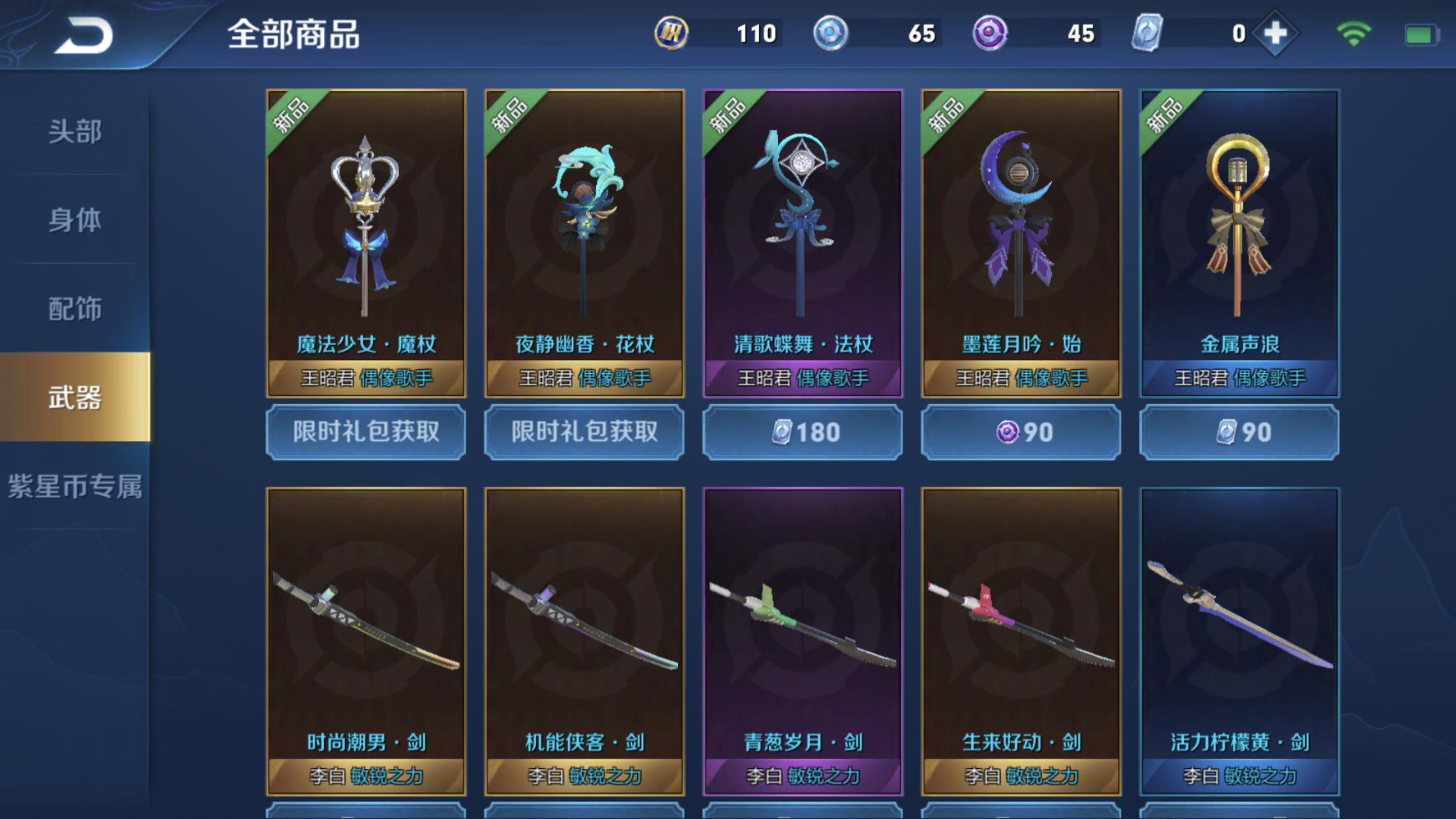Open the 生来好动·剑 sword card
1456x819 pixels.
[1021, 641]
